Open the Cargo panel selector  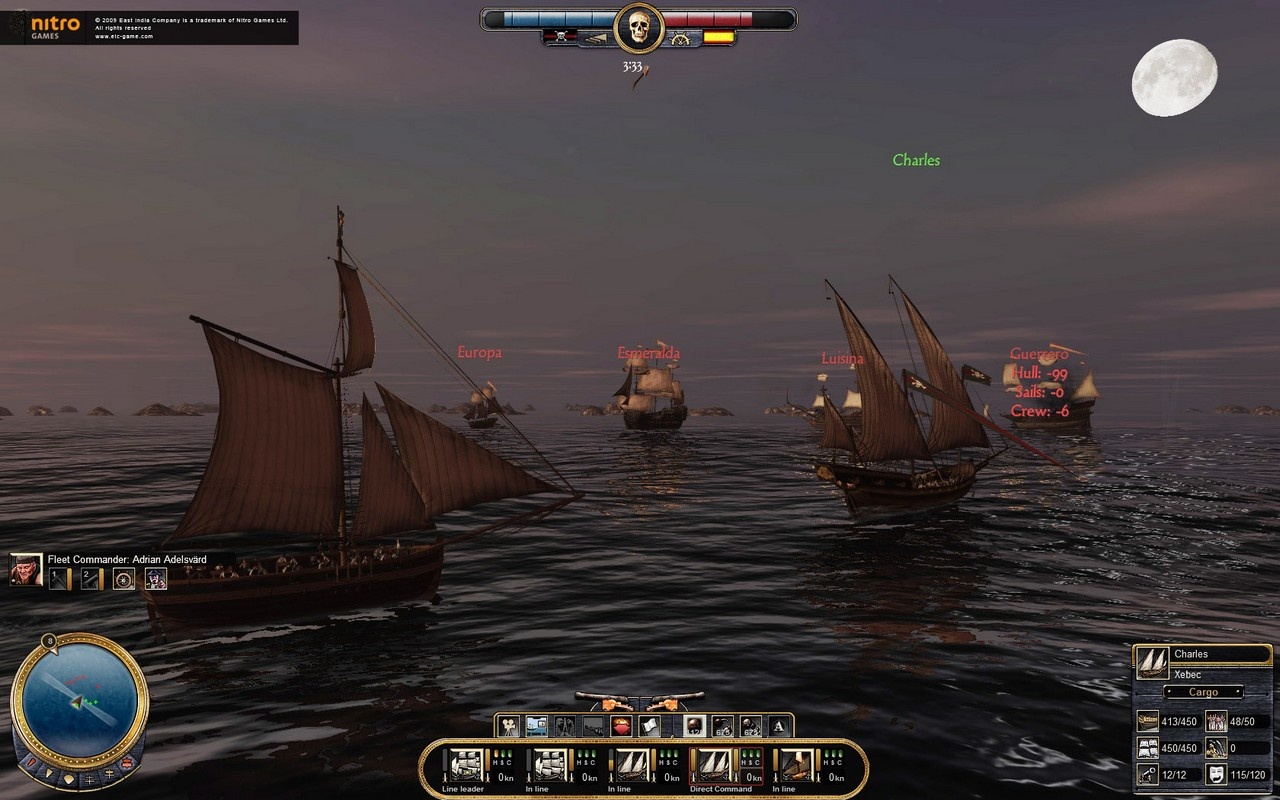click(1204, 691)
